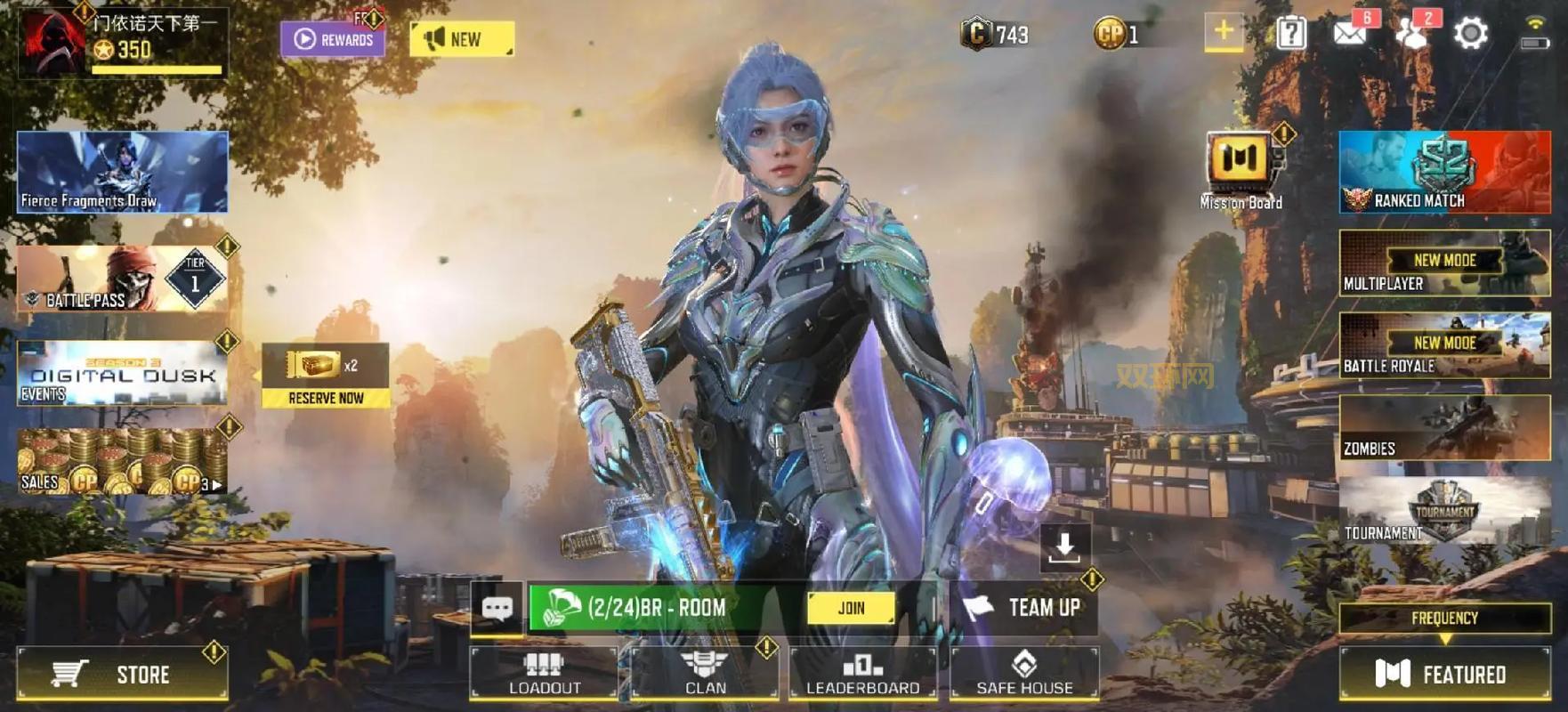Viewport: 1568px width, 712px height.
Task: Claim Rewards button at top
Action: pos(334,39)
